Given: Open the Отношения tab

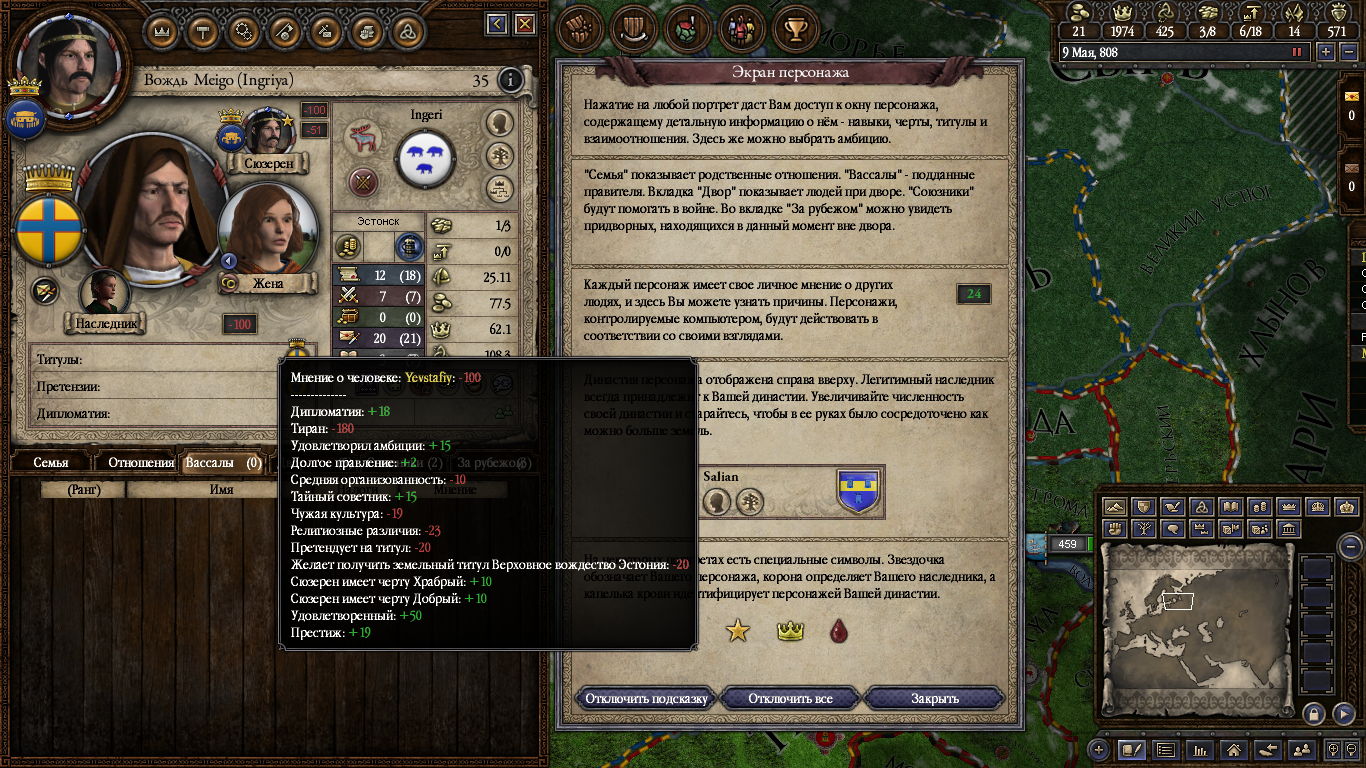Looking at the screenshot, I should [x=141, y=463].
